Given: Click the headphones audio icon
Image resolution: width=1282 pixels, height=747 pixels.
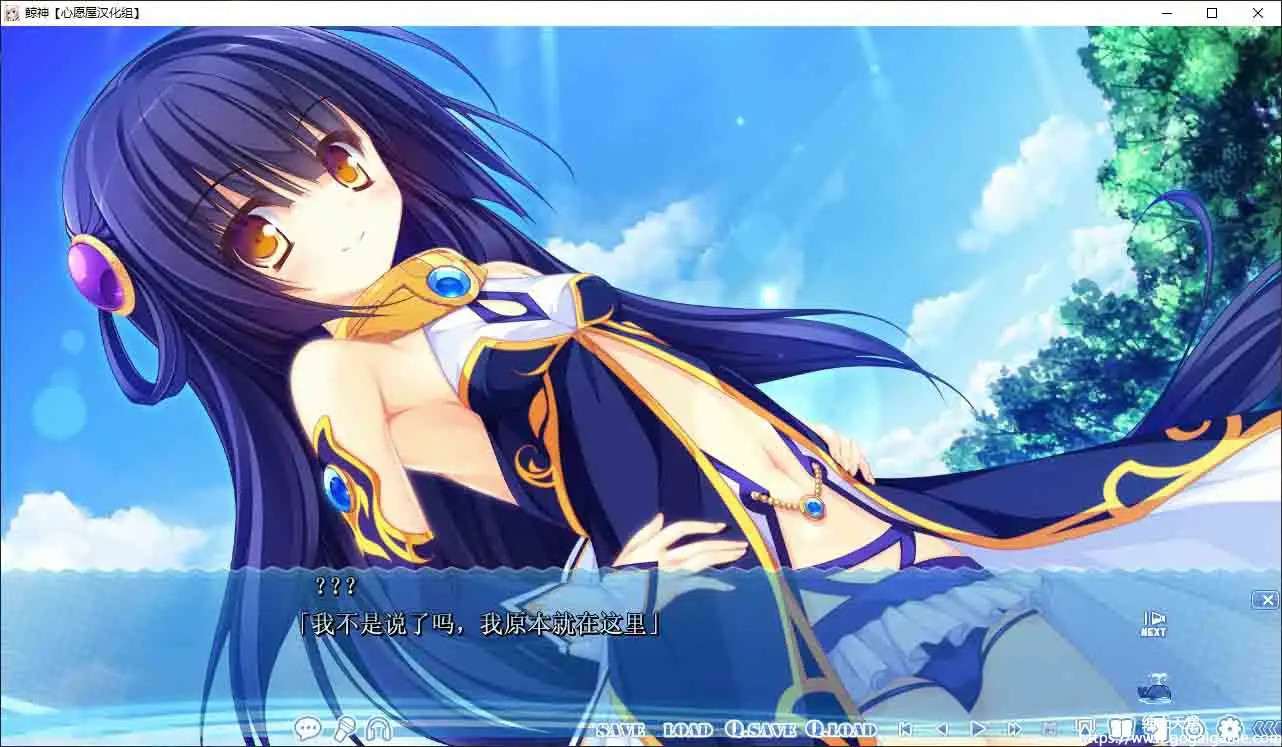Looking at the screenshot, I should pos(379,729).
